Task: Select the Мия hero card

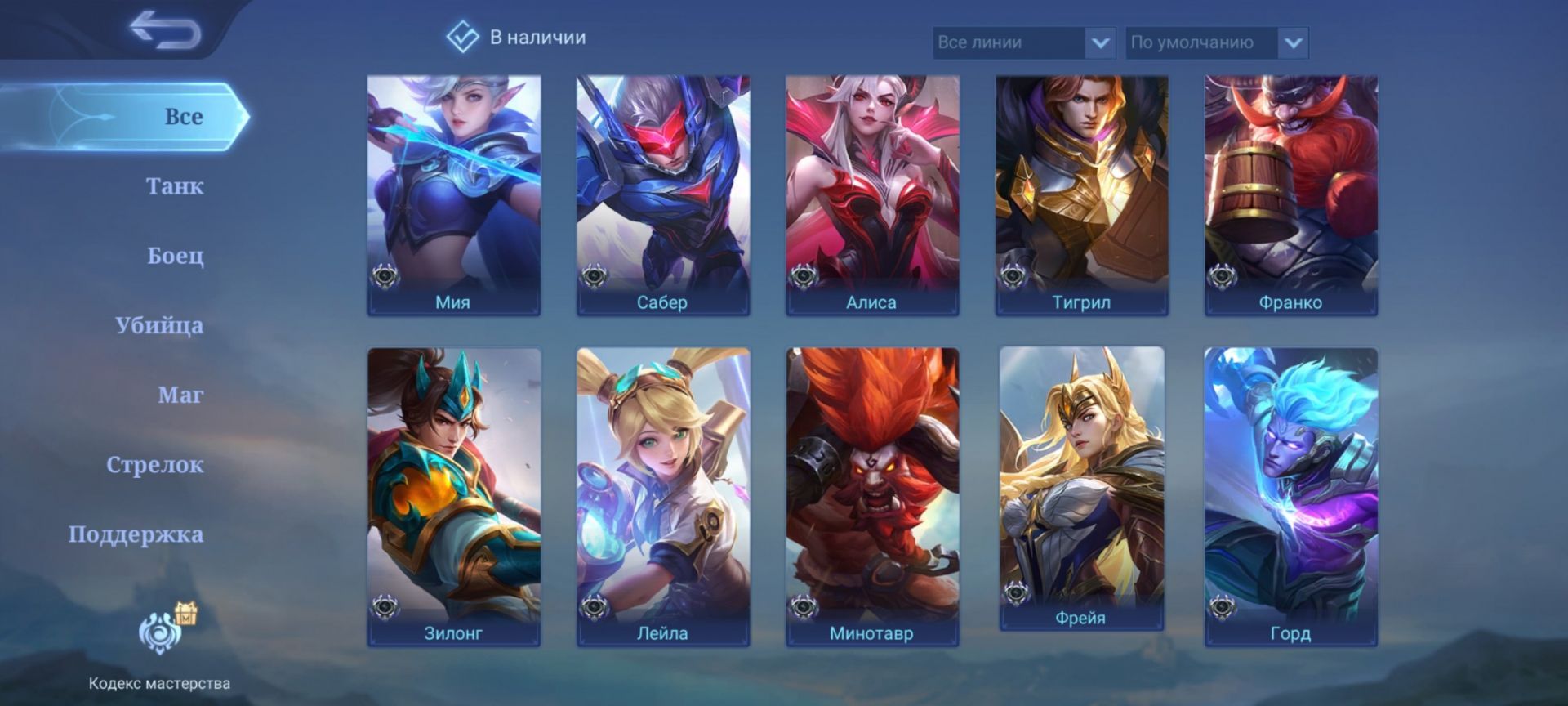Action: tap(454, 194)
